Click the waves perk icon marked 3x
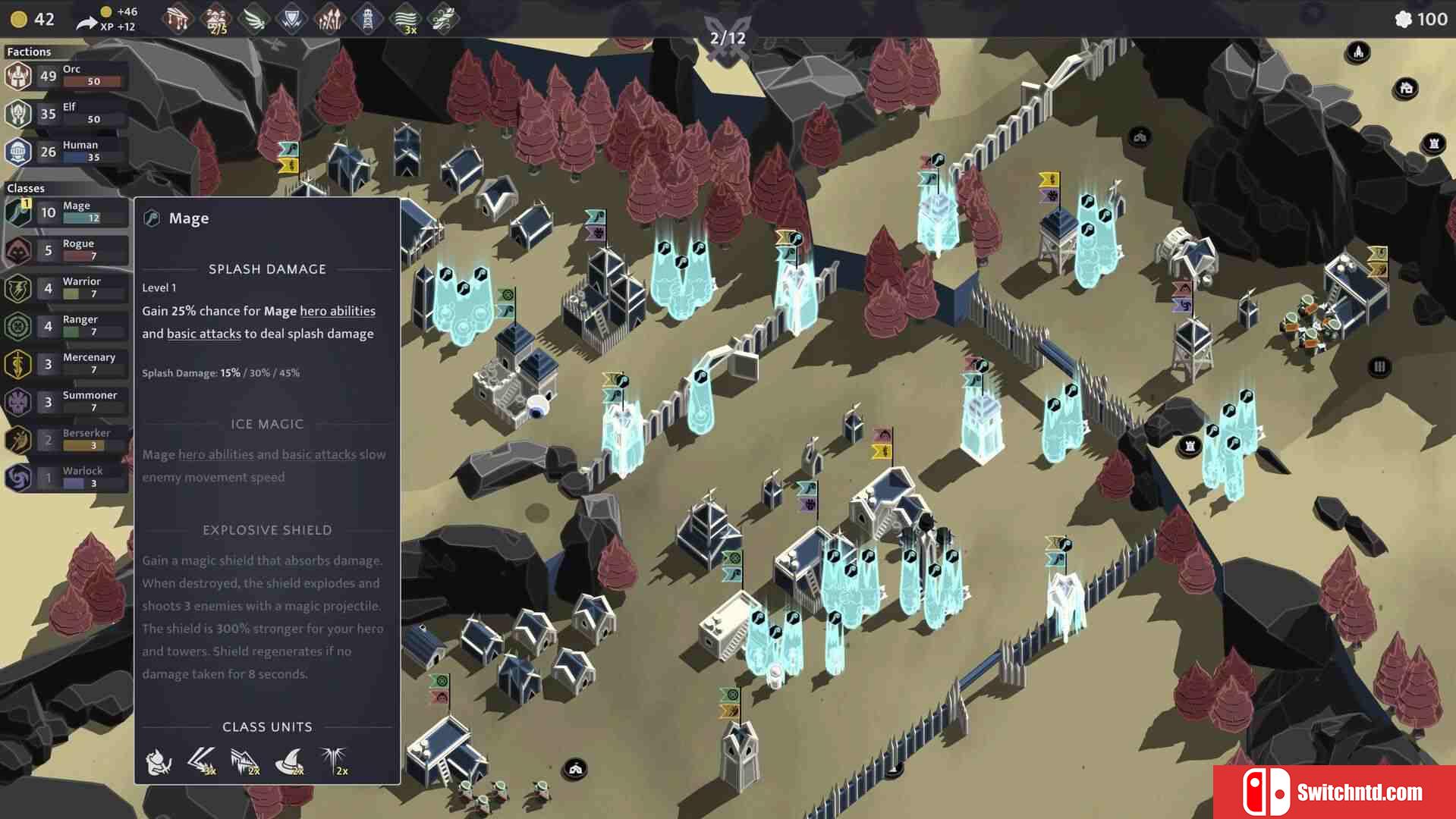1456x819 pixels. 406,19
